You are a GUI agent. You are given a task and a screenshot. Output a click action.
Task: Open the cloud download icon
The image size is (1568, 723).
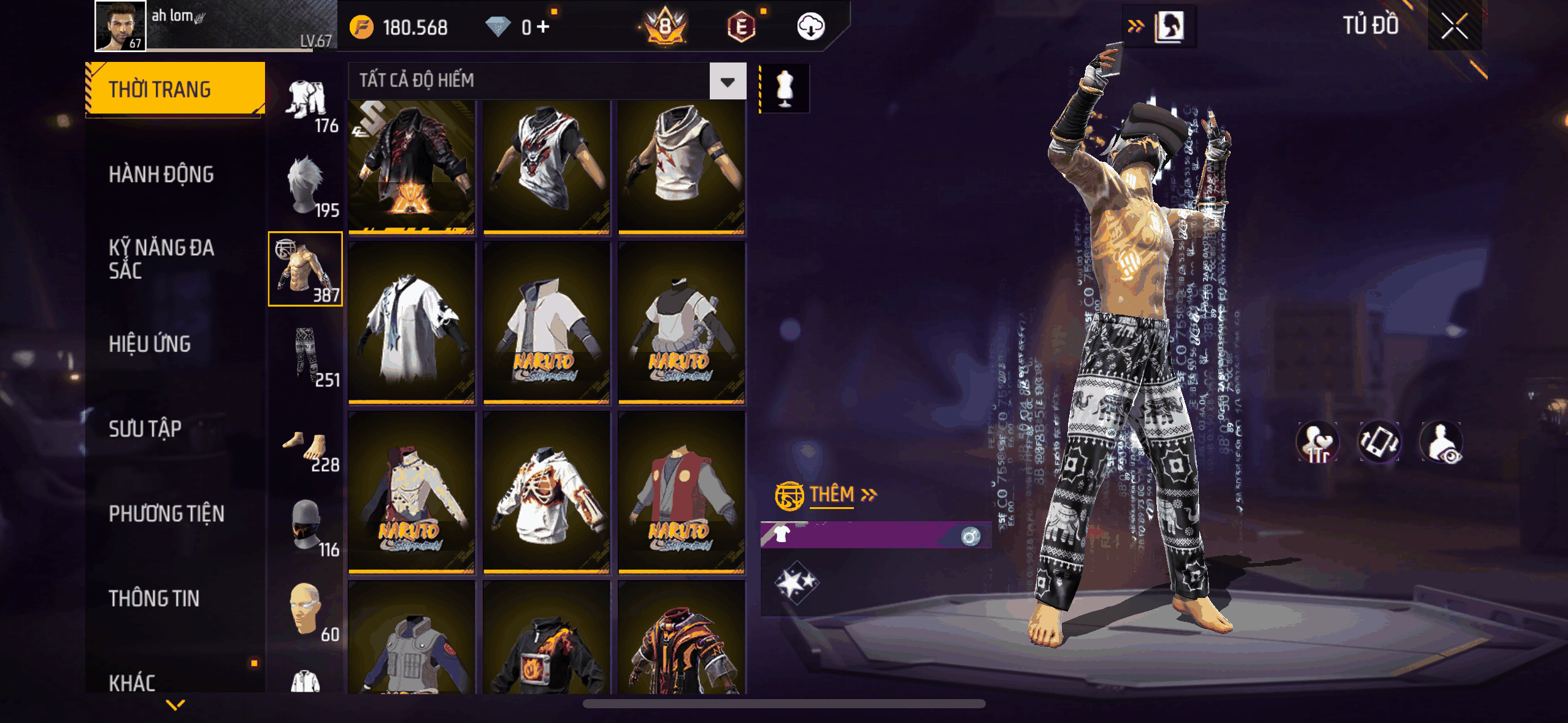810,27
